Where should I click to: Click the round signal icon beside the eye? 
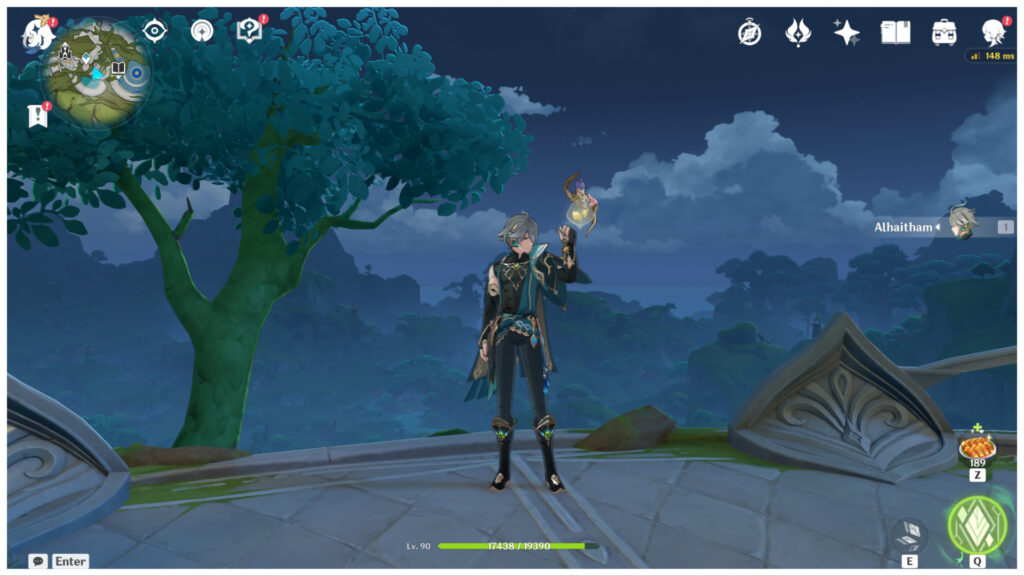click(x=202, y=31)
